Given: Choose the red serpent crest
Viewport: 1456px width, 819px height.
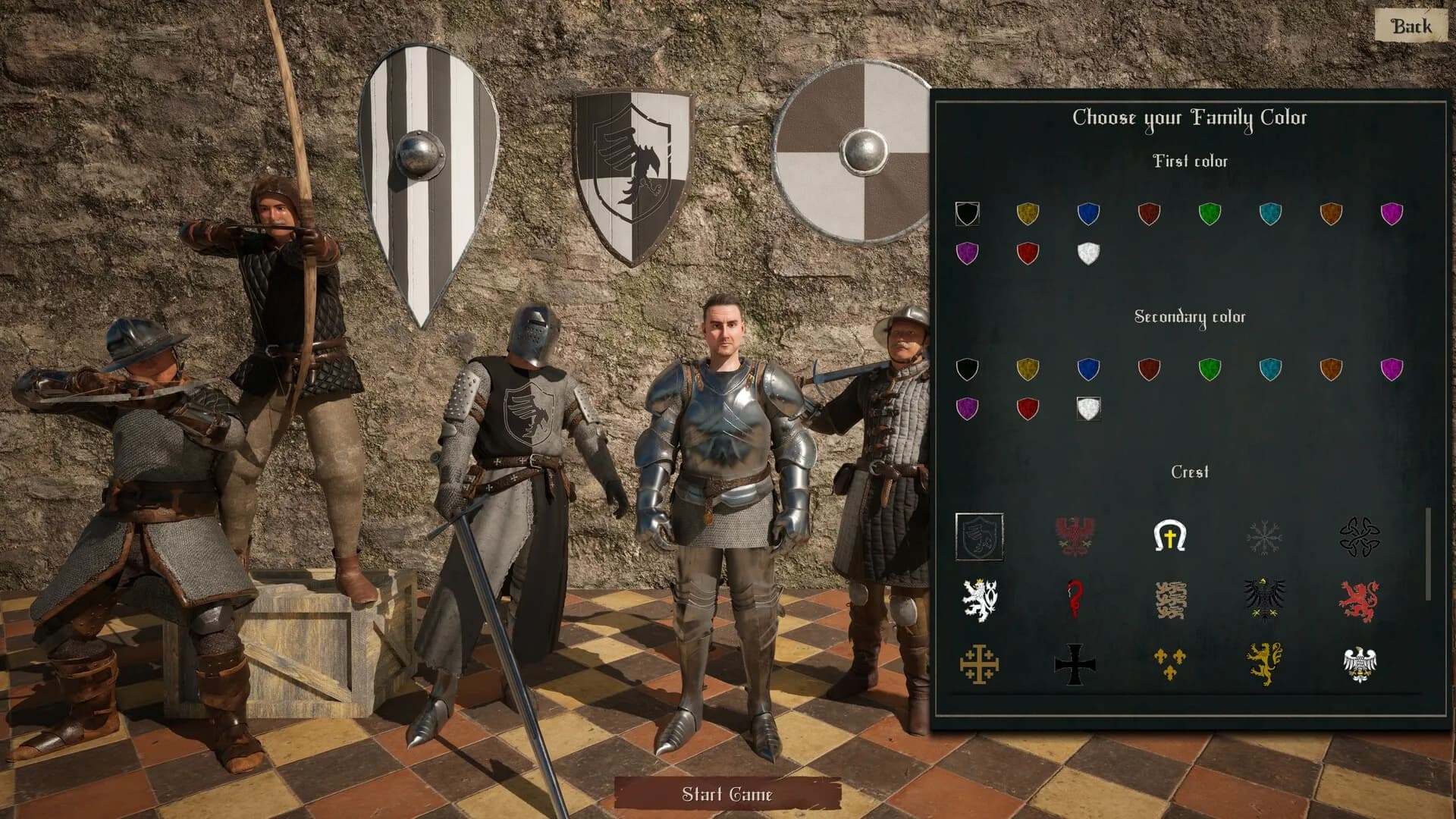Looking at the screenshot, I should tap(1075, 600).
